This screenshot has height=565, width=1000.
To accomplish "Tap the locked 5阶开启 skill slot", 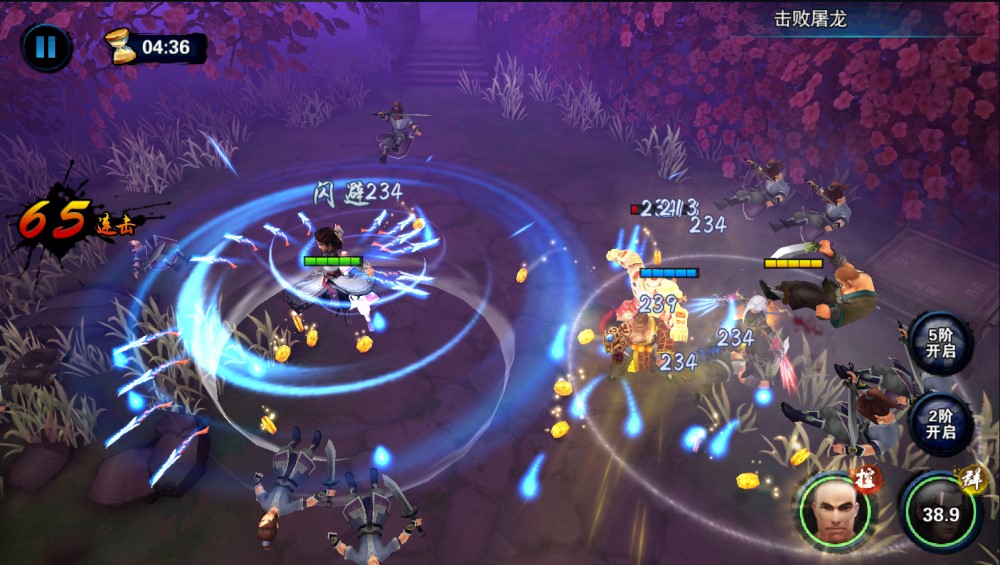I will (x=940, y=342).
